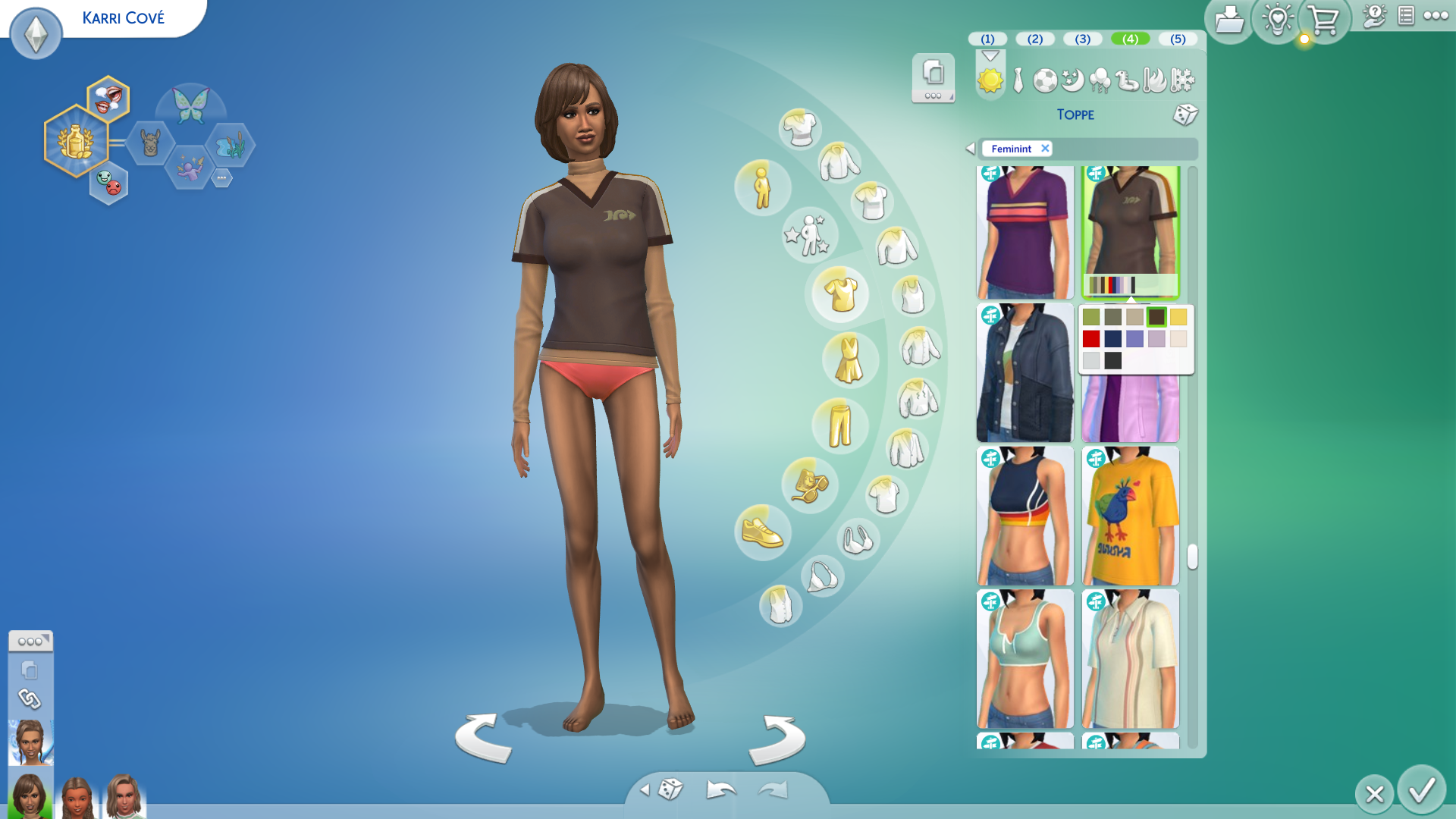Randomize the top with the dice icon

tap(1185, 115)
